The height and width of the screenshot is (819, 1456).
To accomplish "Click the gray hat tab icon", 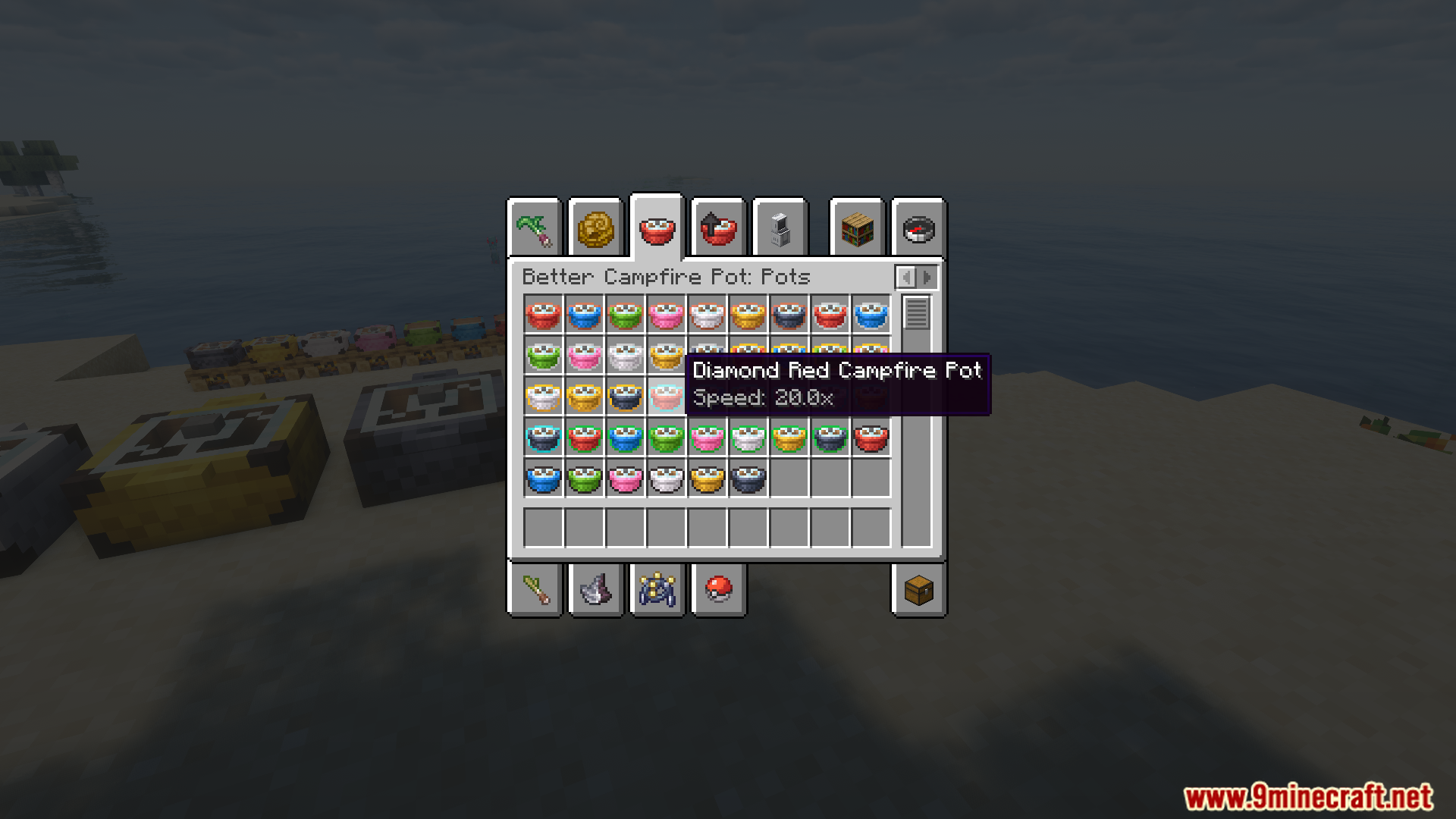I will coord(596,590).
